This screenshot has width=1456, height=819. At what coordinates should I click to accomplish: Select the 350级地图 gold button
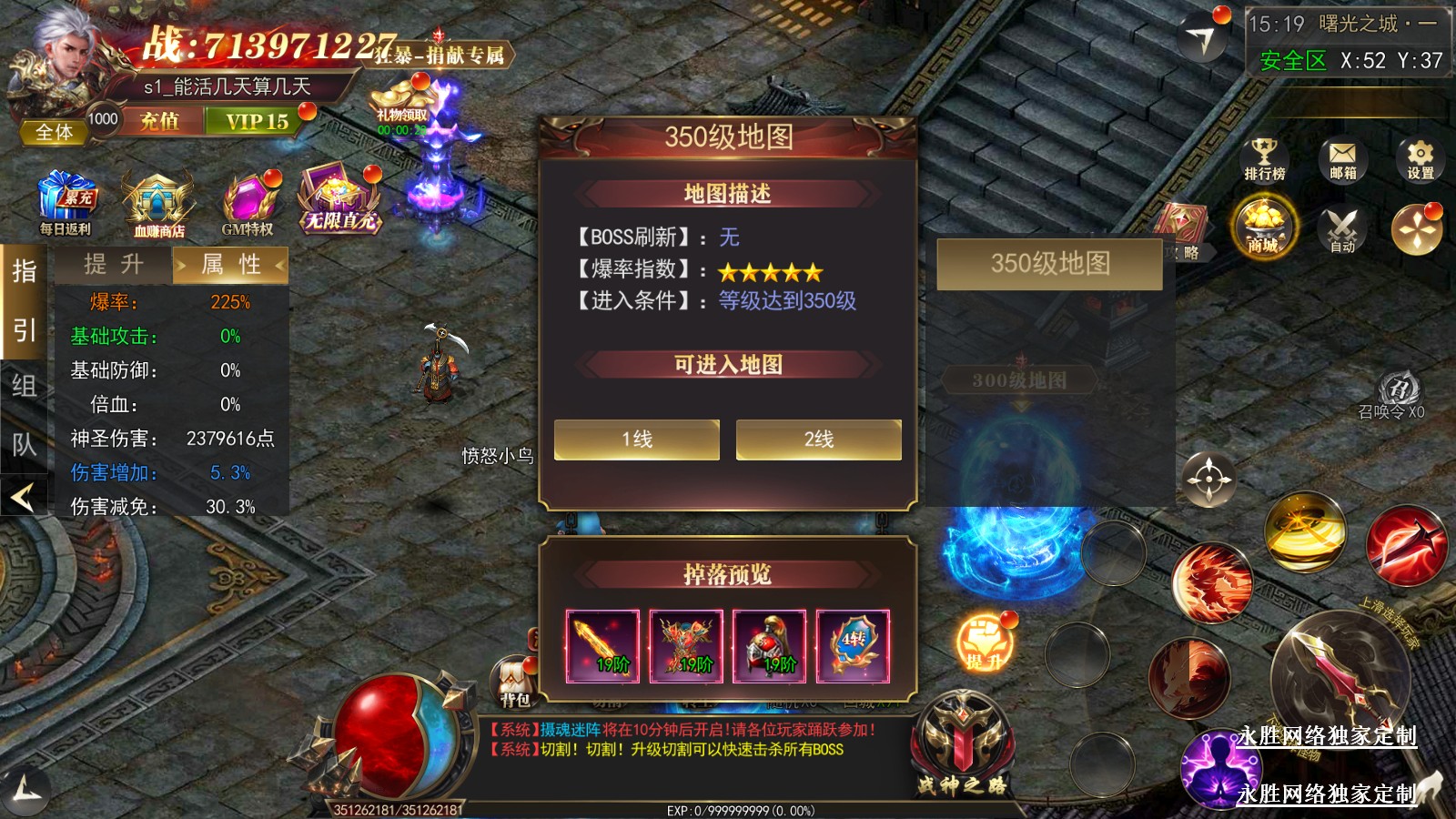[1050, 264]
